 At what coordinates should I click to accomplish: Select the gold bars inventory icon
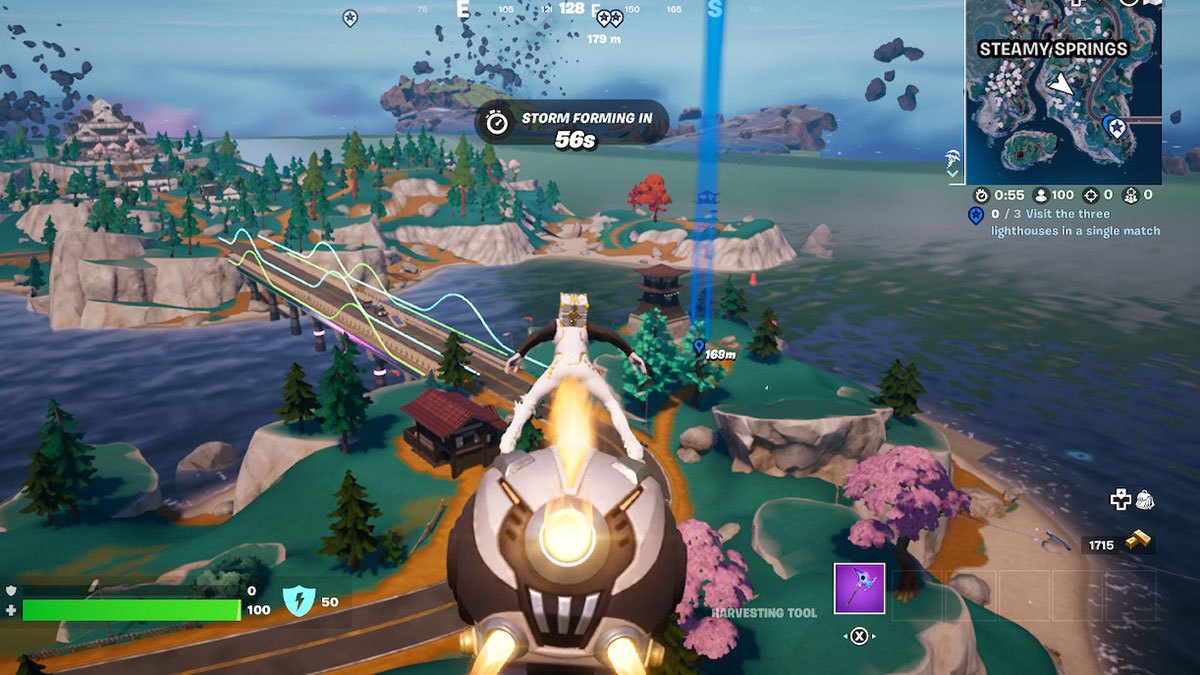1137,543
